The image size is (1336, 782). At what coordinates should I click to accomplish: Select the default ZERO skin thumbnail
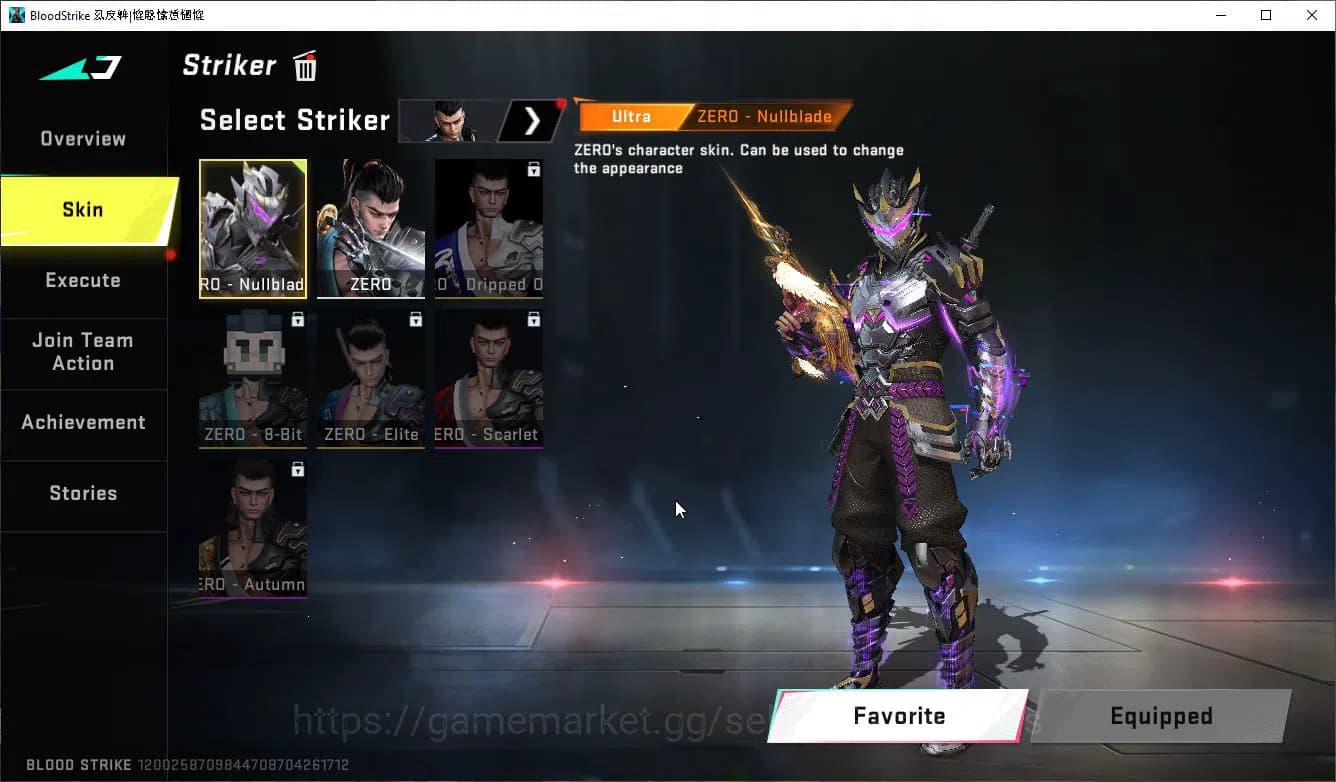coord(370,228)
